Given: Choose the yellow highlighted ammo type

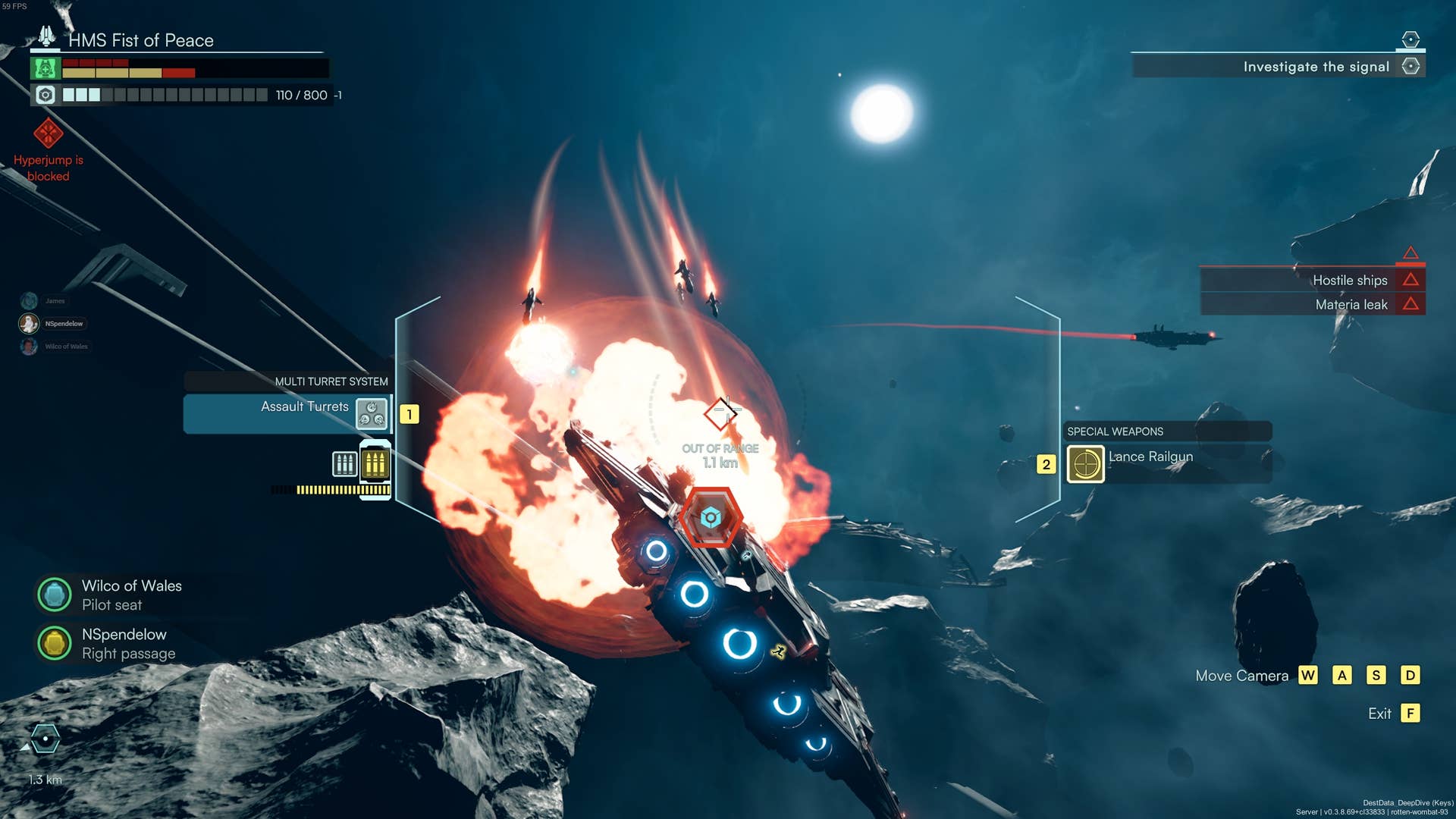Looking at the screenshot, I should pyautogui.click(x=375, y=463).
